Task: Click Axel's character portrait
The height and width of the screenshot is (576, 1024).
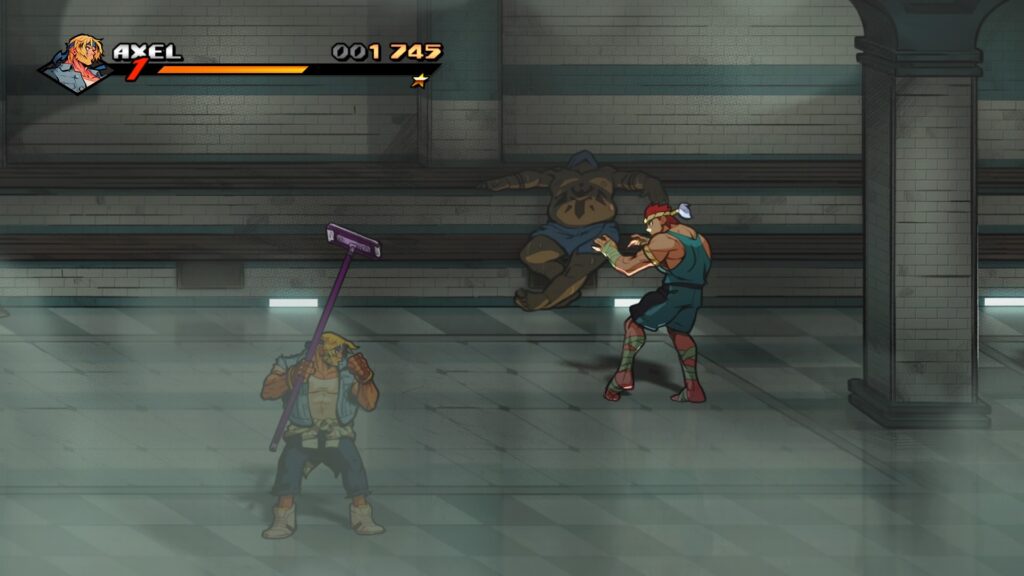Action: click(79, 63)
